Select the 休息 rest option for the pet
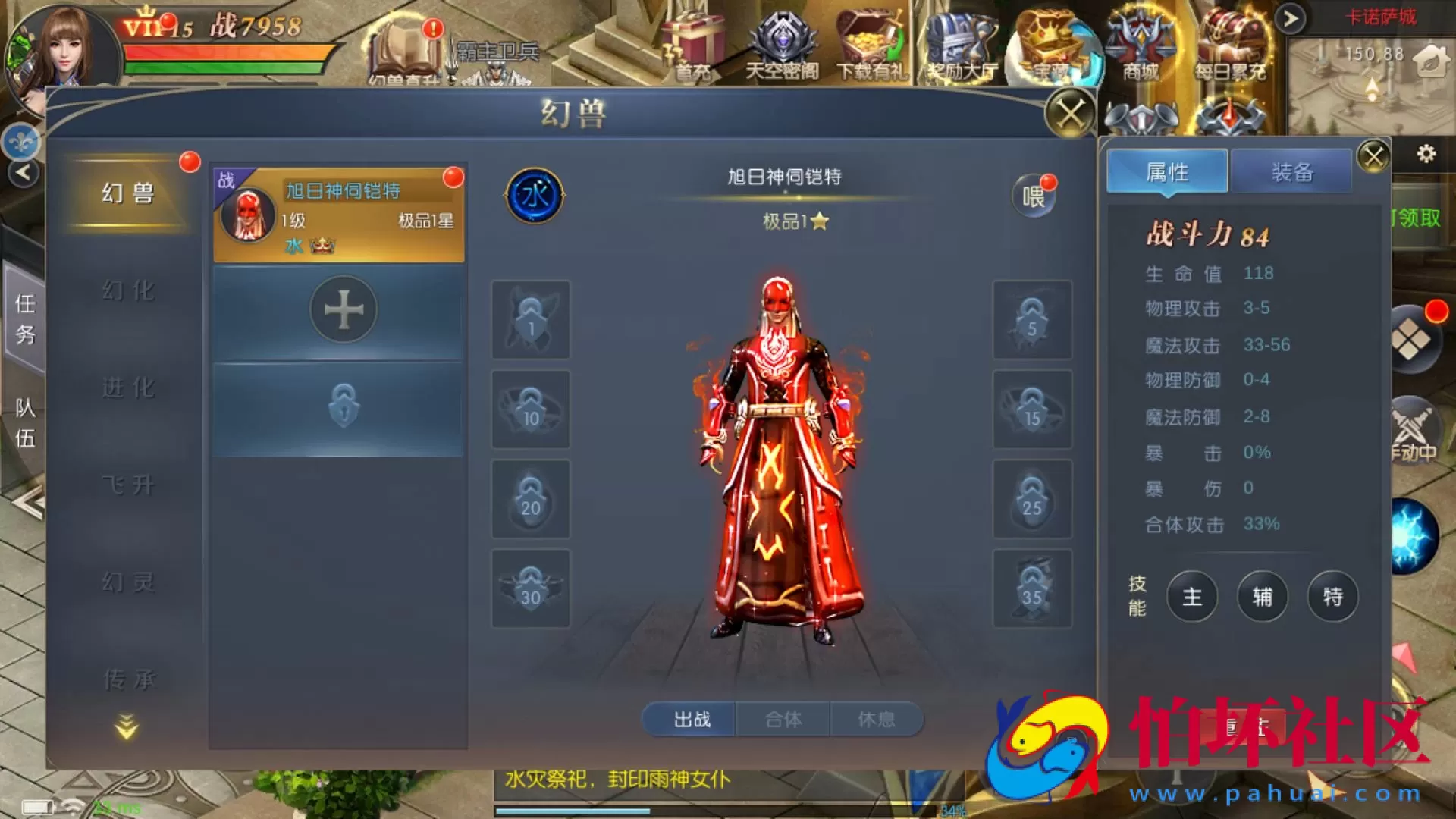Viewport: 1456px width, 819px height. [x=878, y=719]
